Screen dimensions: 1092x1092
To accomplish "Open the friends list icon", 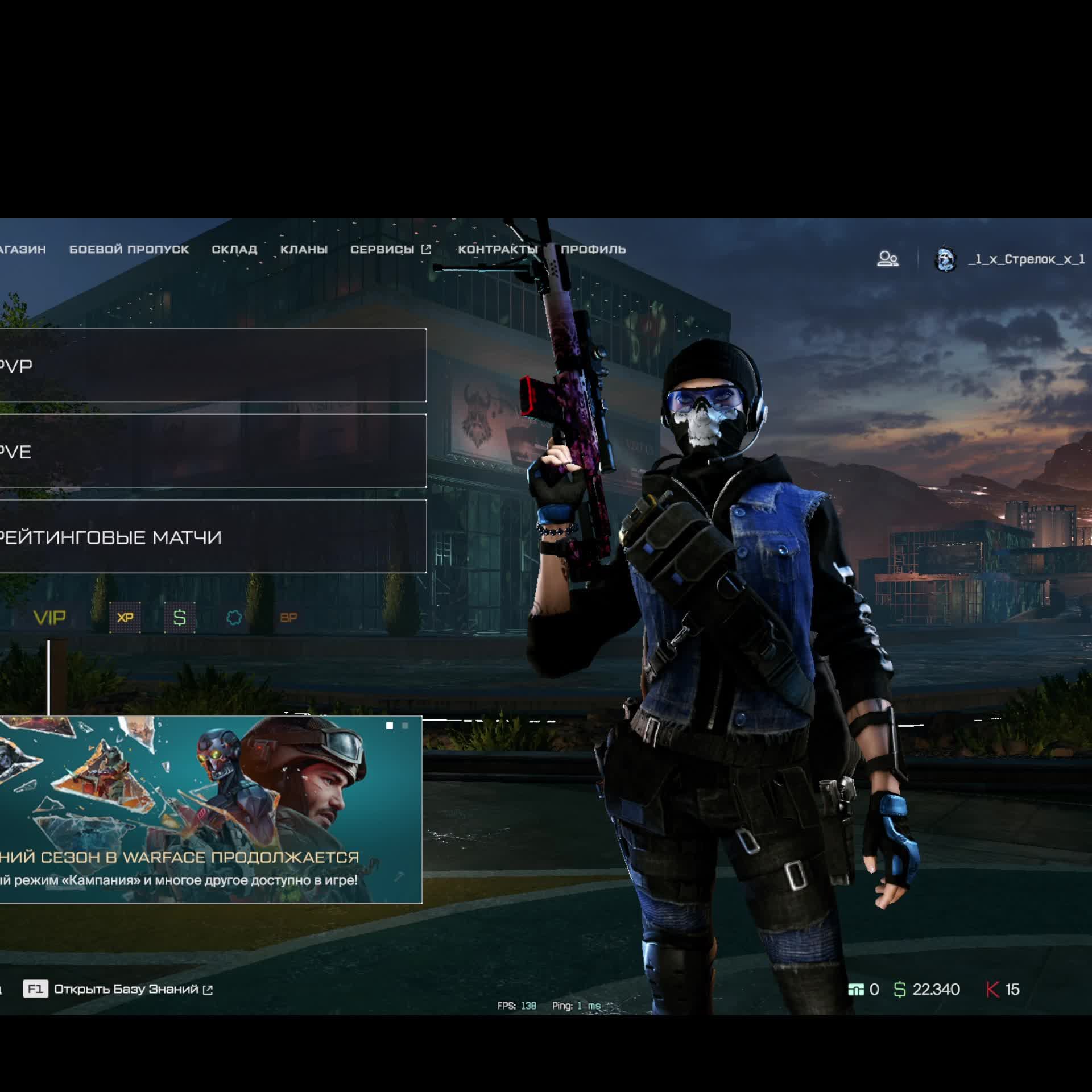I will pos(887,259).
